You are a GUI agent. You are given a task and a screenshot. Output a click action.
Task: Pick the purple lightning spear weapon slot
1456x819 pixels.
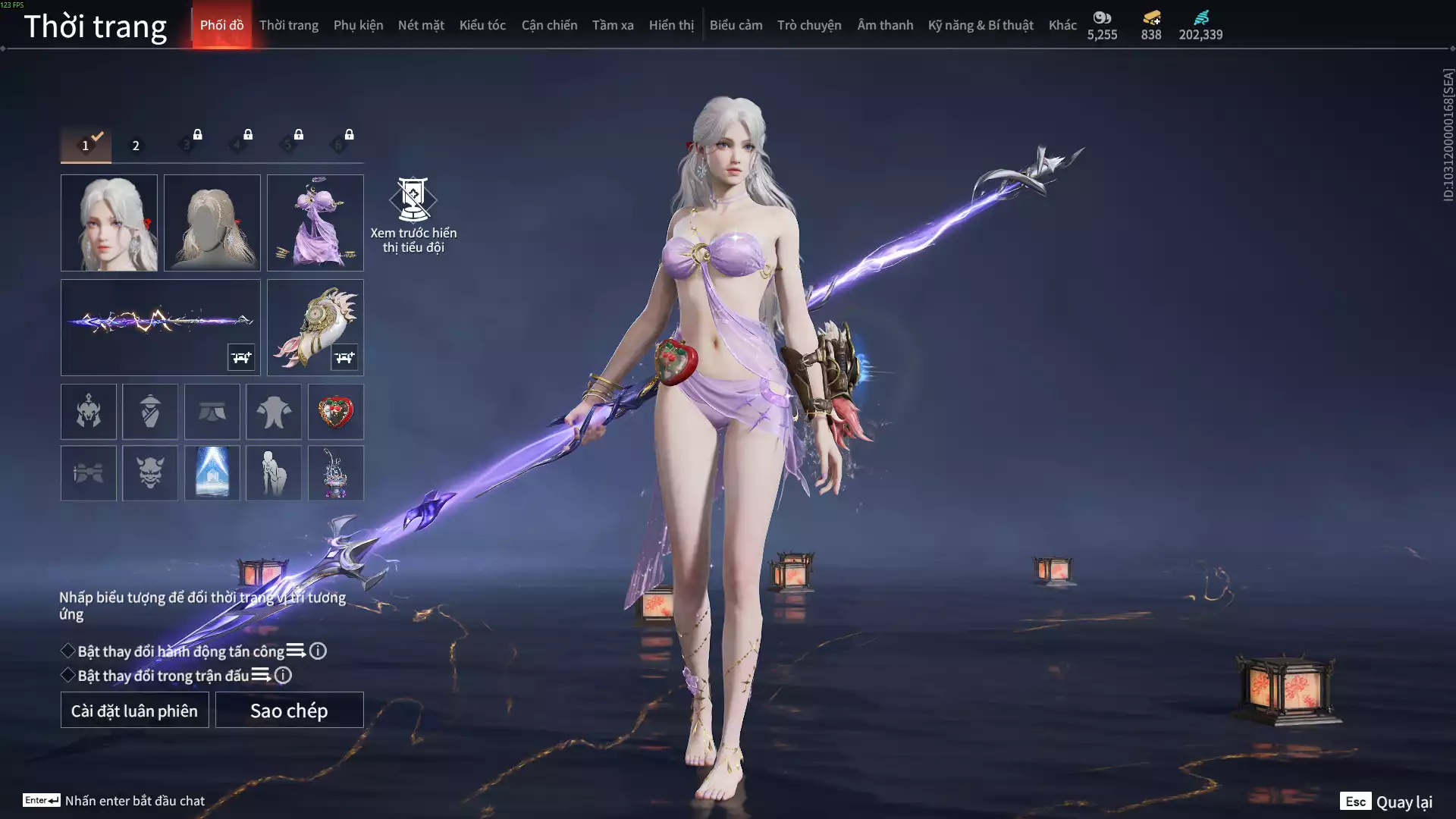point(160,327)
